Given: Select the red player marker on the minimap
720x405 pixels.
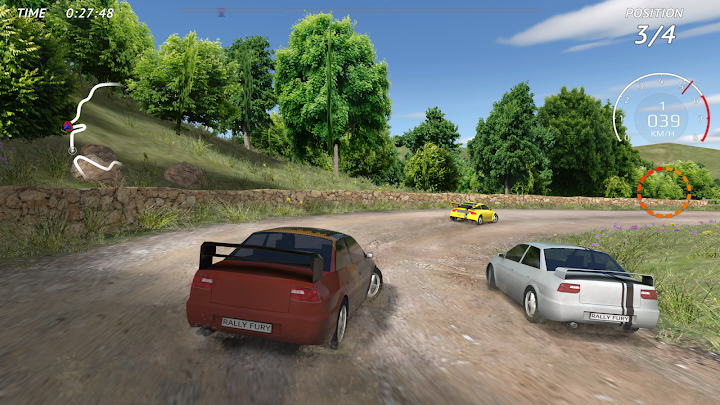Looking at the screenshot, I should pos(68,127).
